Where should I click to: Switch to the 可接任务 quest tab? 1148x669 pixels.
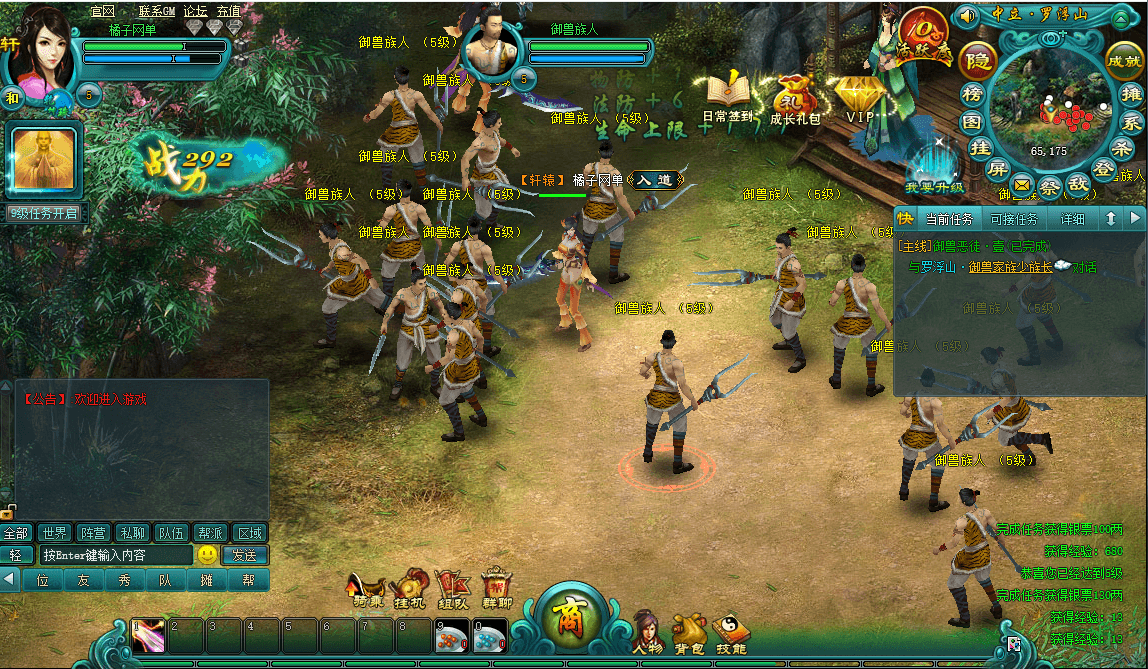1013,219
